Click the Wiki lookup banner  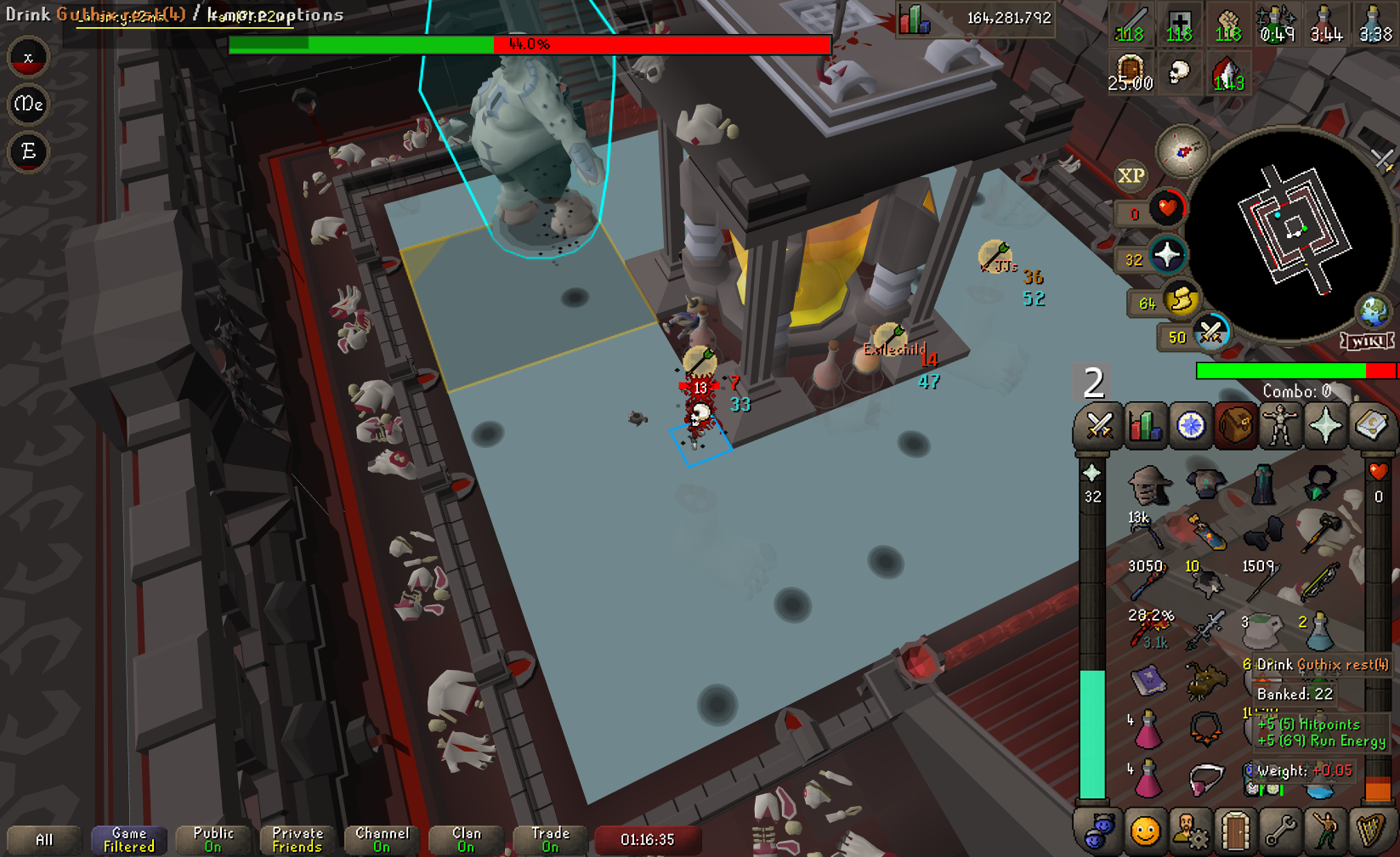1367,341
